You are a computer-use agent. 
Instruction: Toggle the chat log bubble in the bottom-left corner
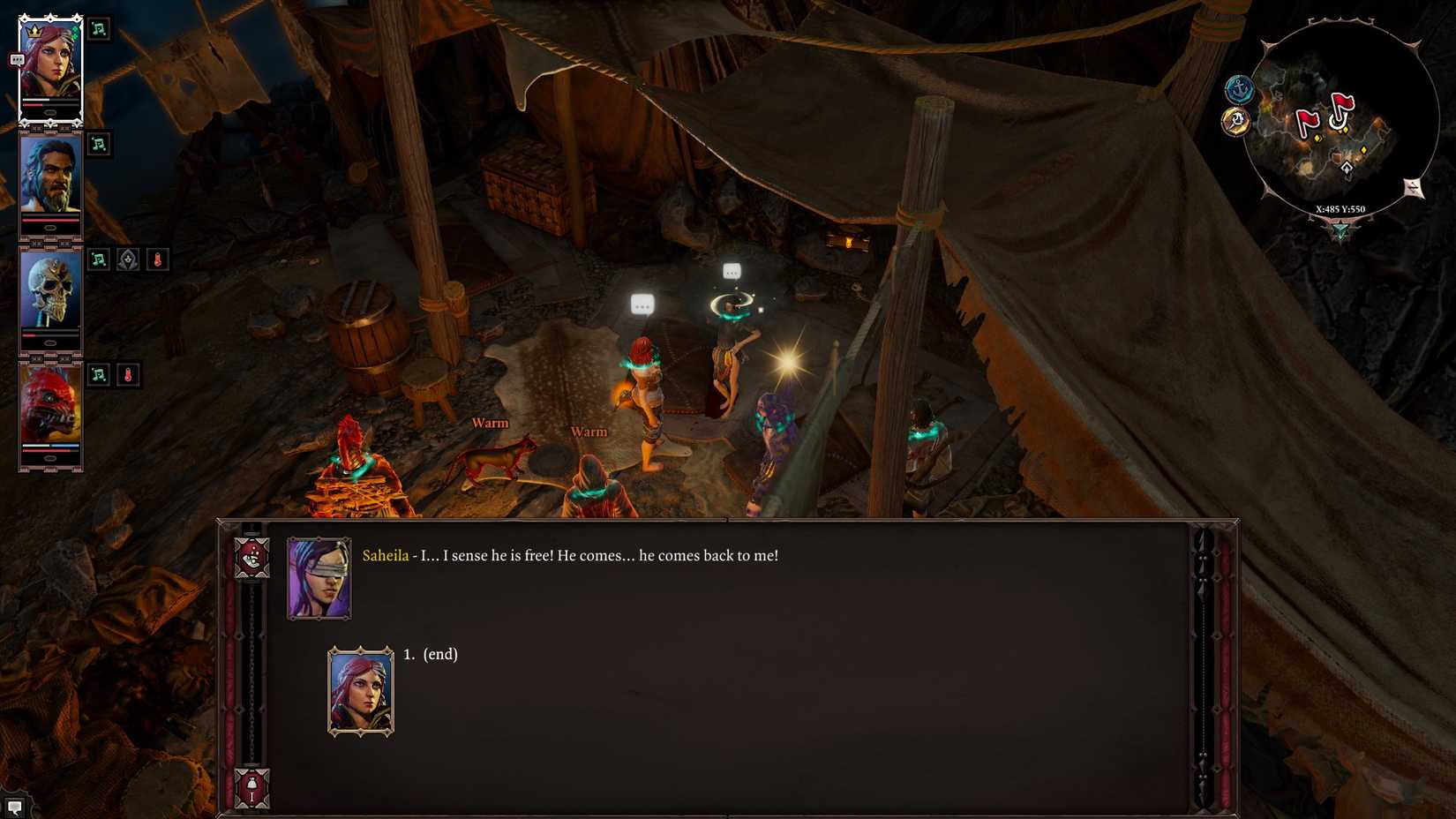pyautogui.click(x=14, y=806)
